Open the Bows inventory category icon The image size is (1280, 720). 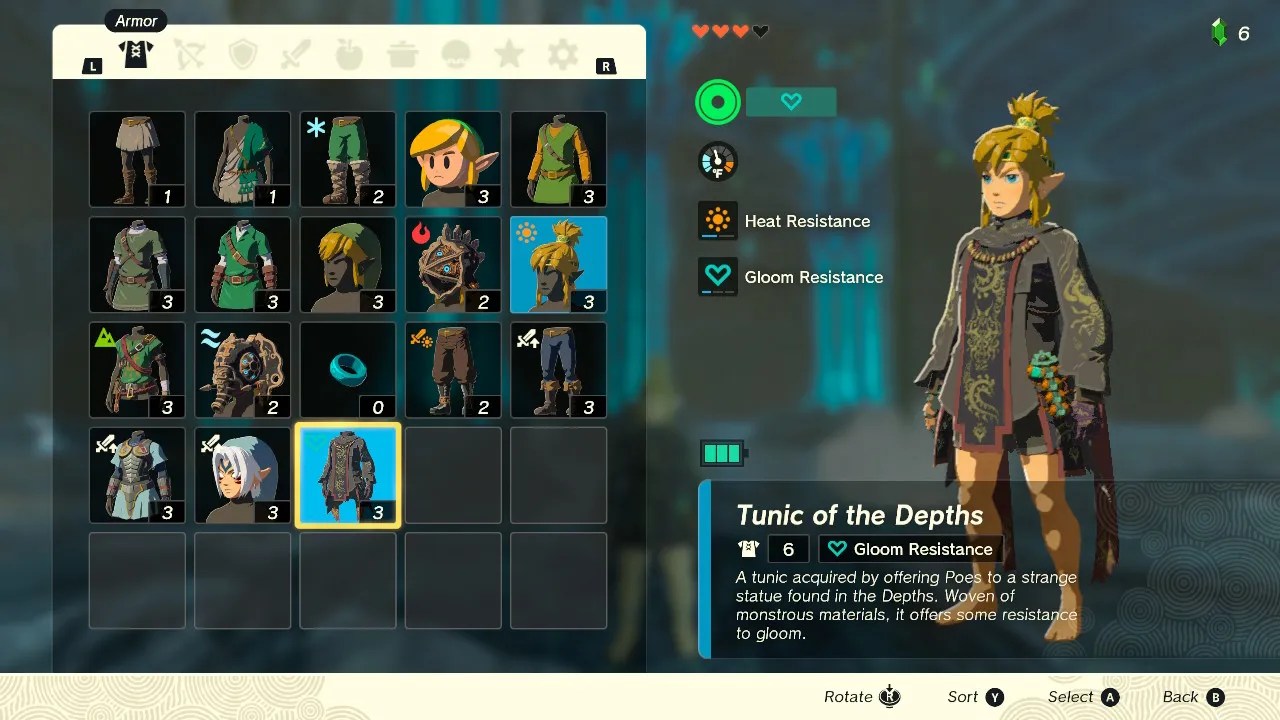pos(189,55)
